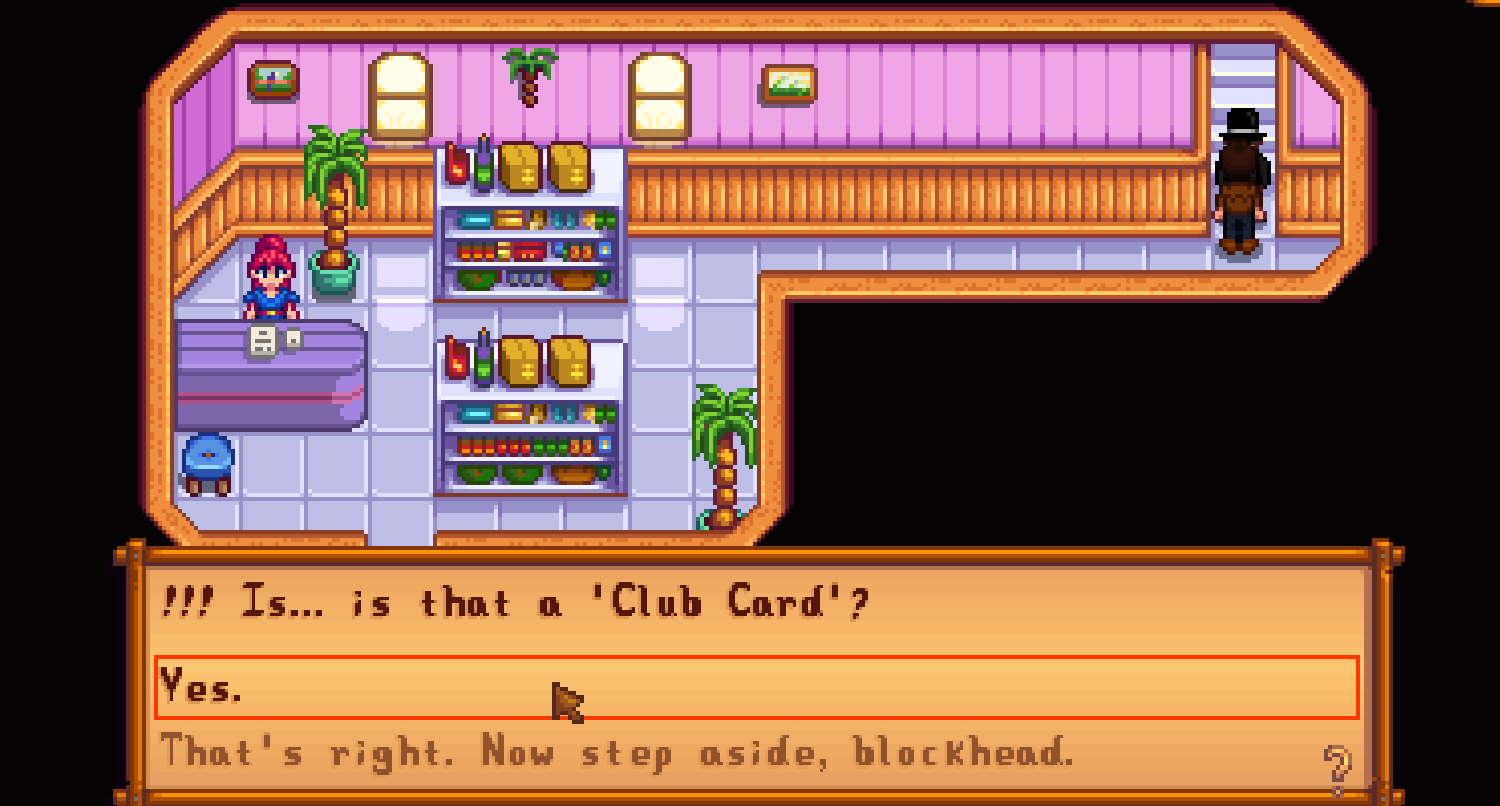Viewport: 1500px width, 806px height.
Task: Click the green painting on the left wall
Action: pyautogui.click(x=272, y=81)
